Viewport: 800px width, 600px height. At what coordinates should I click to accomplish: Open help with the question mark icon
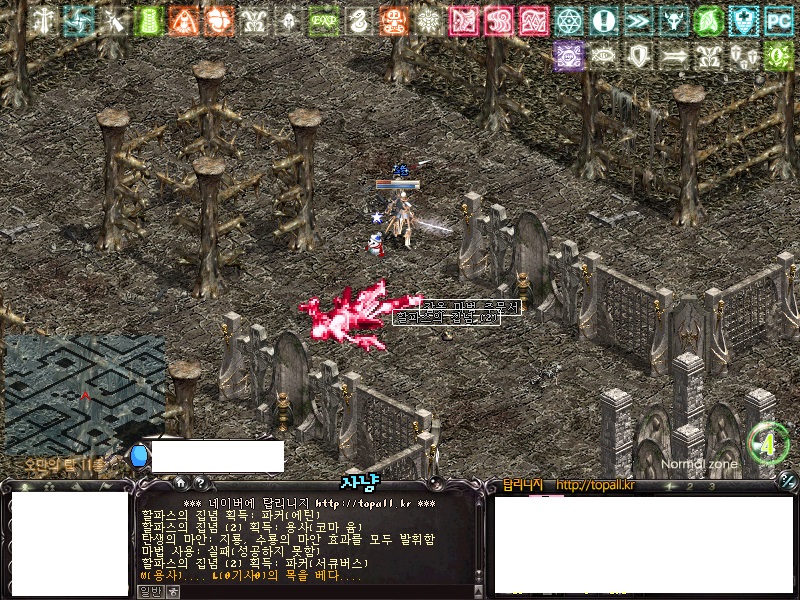click(x=199, y=483)
